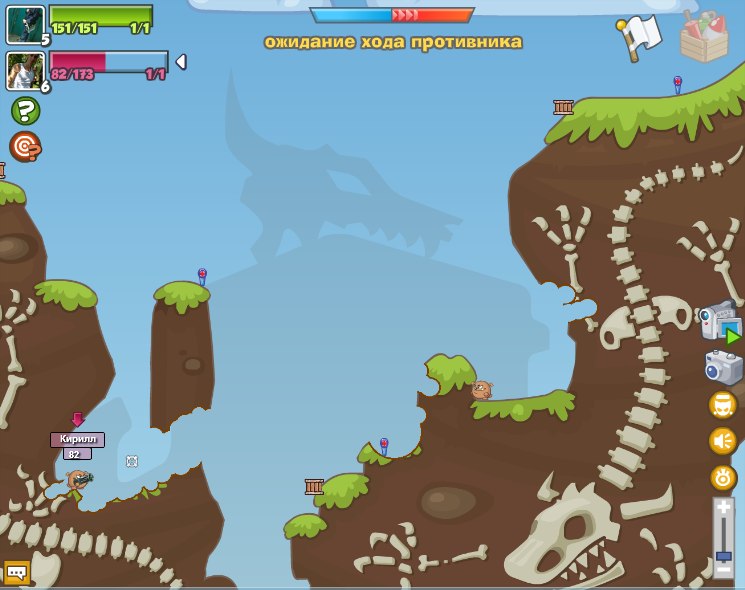
Task: Open the weapons crate
Action: [x=703, y=36]
